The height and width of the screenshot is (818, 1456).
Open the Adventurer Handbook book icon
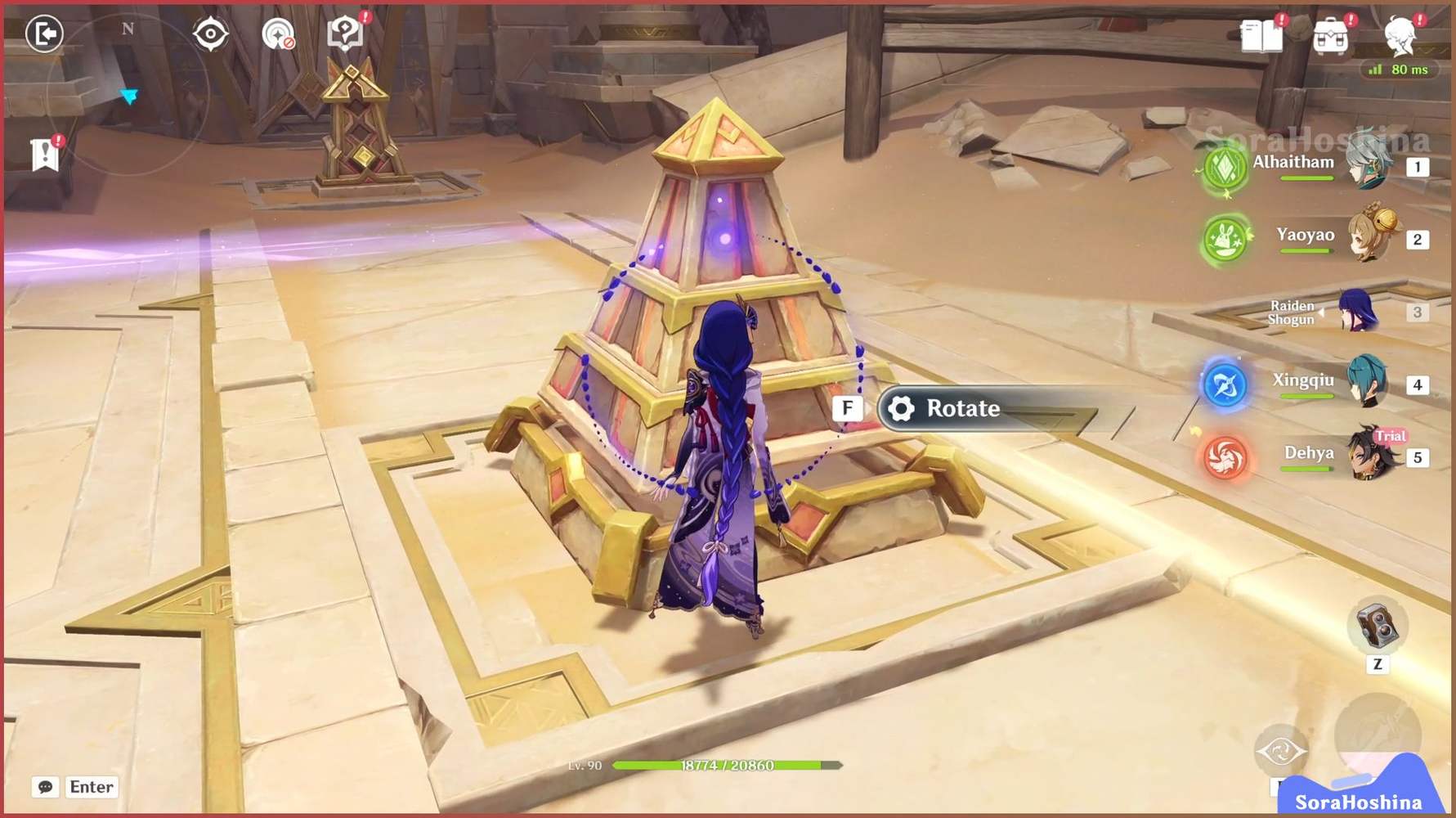pyautogui.click(x=1261, y=38)
